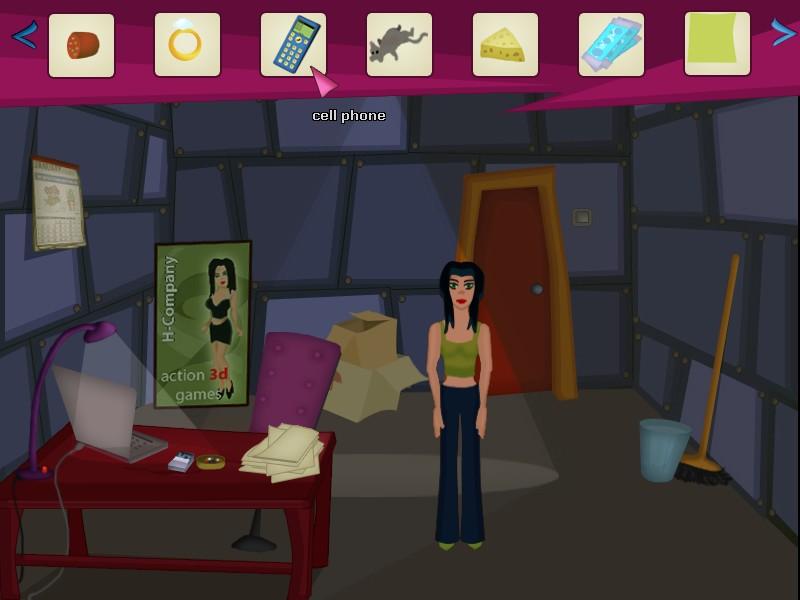Select the blue tickets inventory item
This screenshot has height=600, width=800.
[x=611, y=45]
